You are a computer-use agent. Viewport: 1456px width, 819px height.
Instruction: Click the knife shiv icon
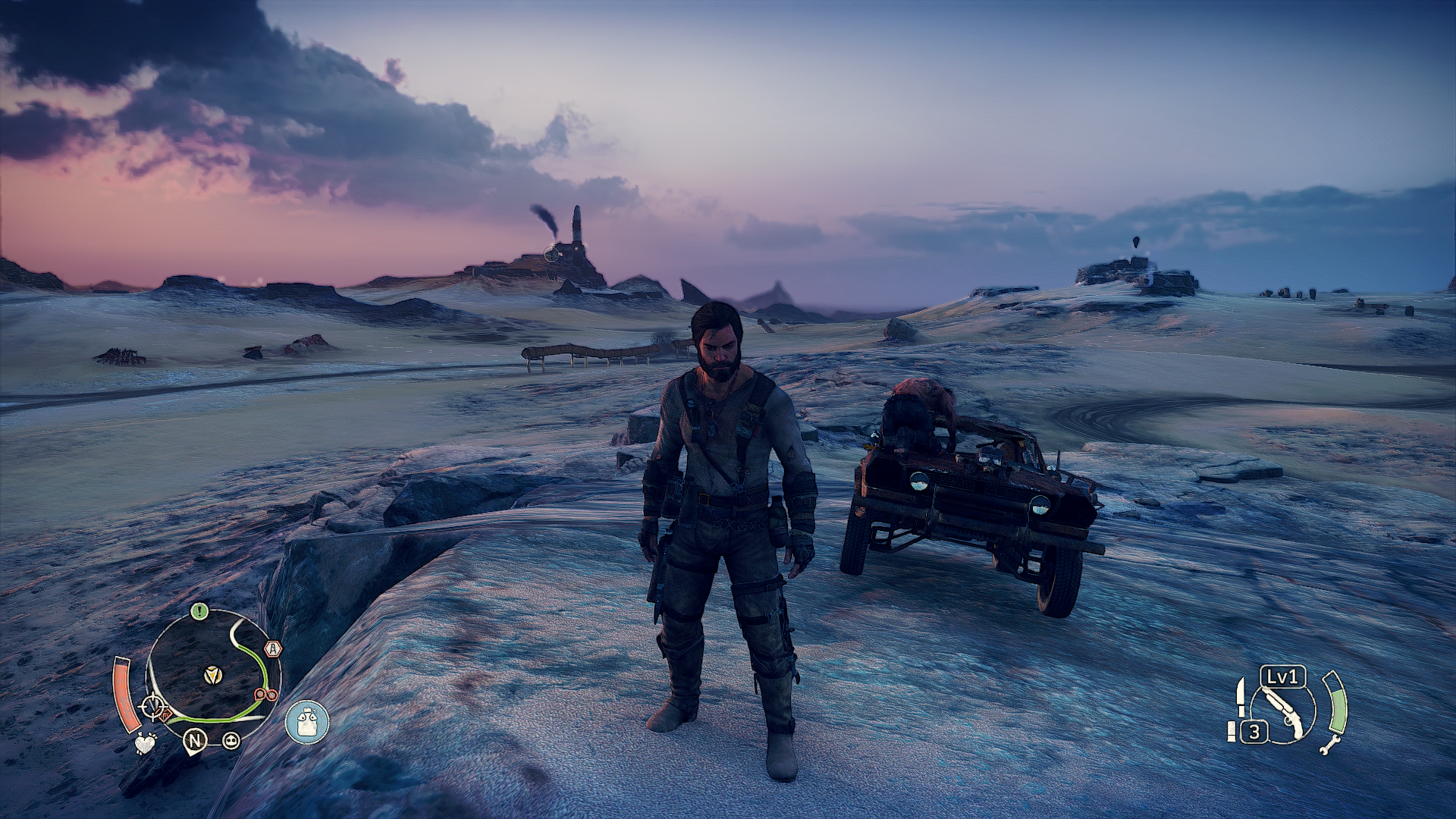pos(1241,696)
